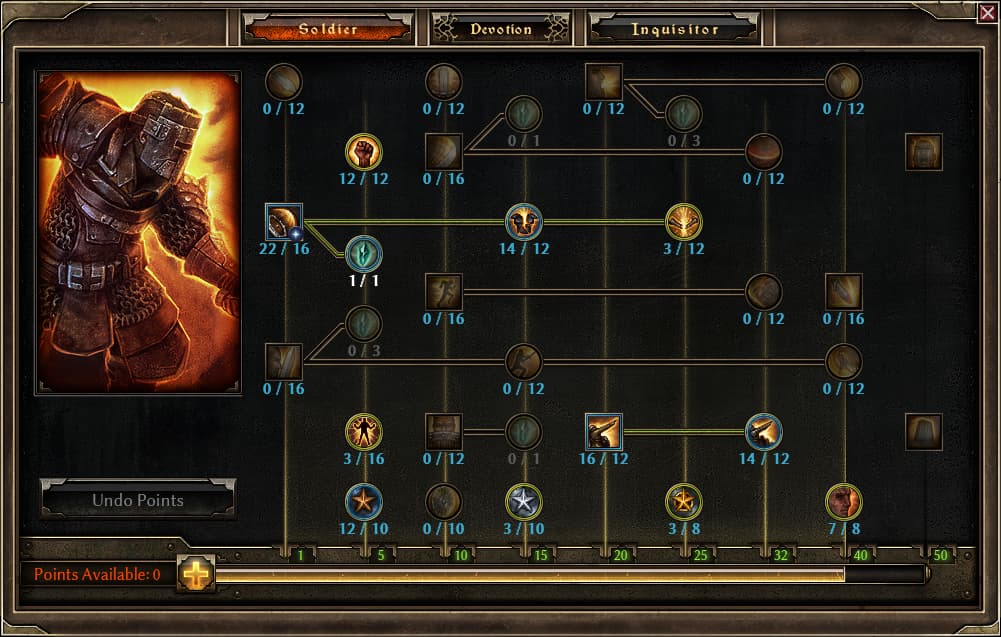Switch to the Inquisitor mastery tab
1001x637 pixels.
[x=674, y=29]
